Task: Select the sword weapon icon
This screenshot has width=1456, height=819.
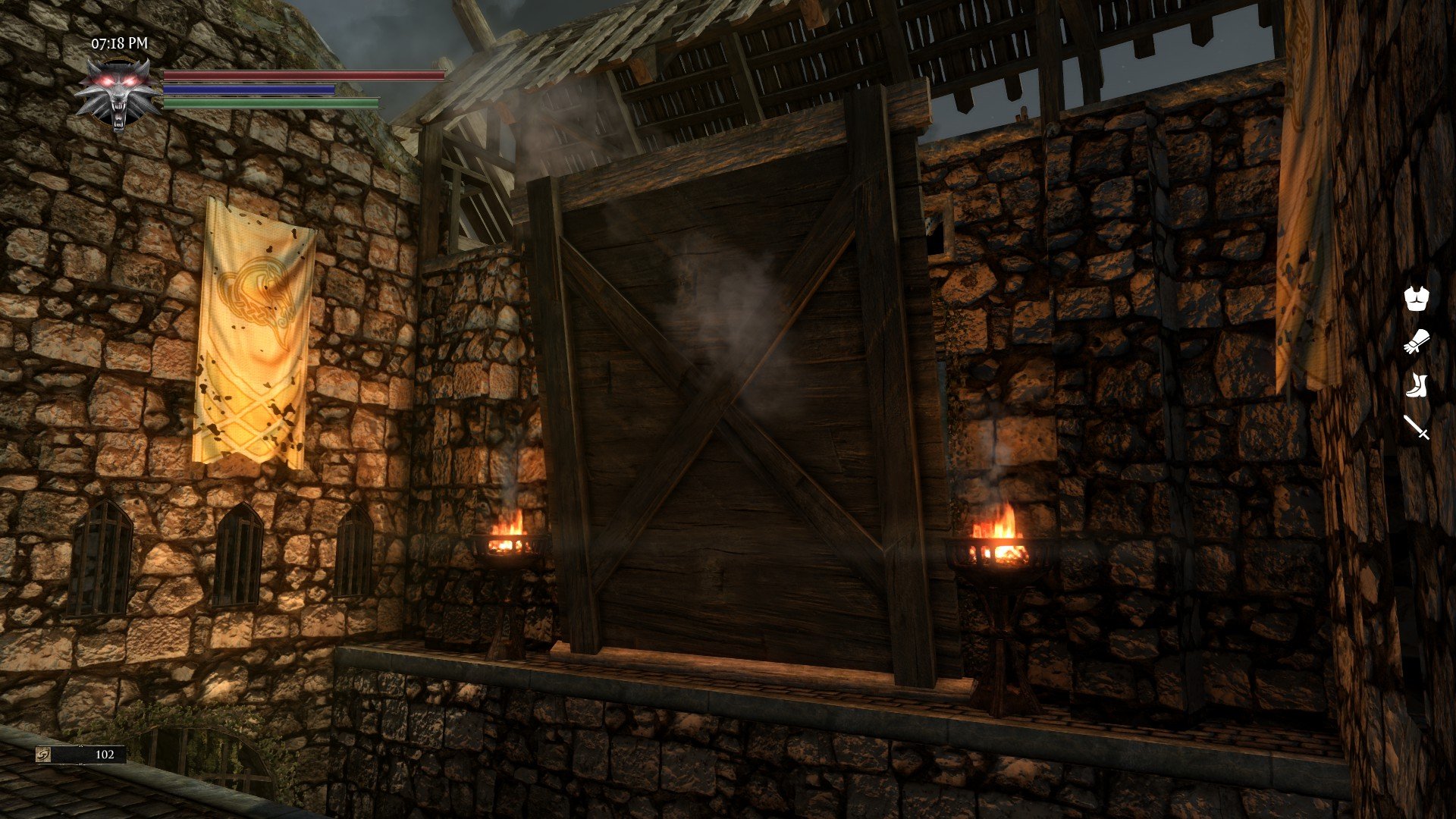Action: click(x=1416, y=427)
